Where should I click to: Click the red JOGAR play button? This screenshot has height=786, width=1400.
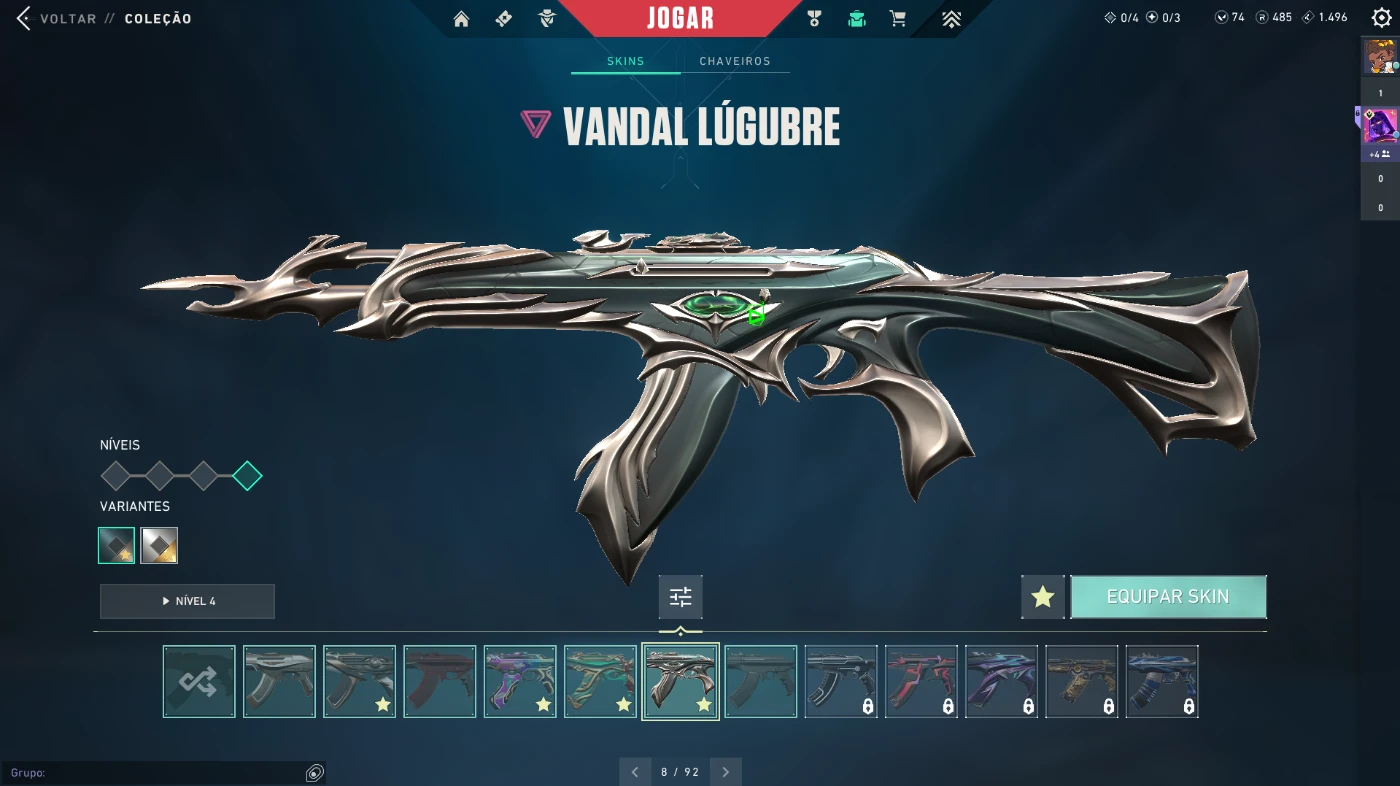(680, 19)
